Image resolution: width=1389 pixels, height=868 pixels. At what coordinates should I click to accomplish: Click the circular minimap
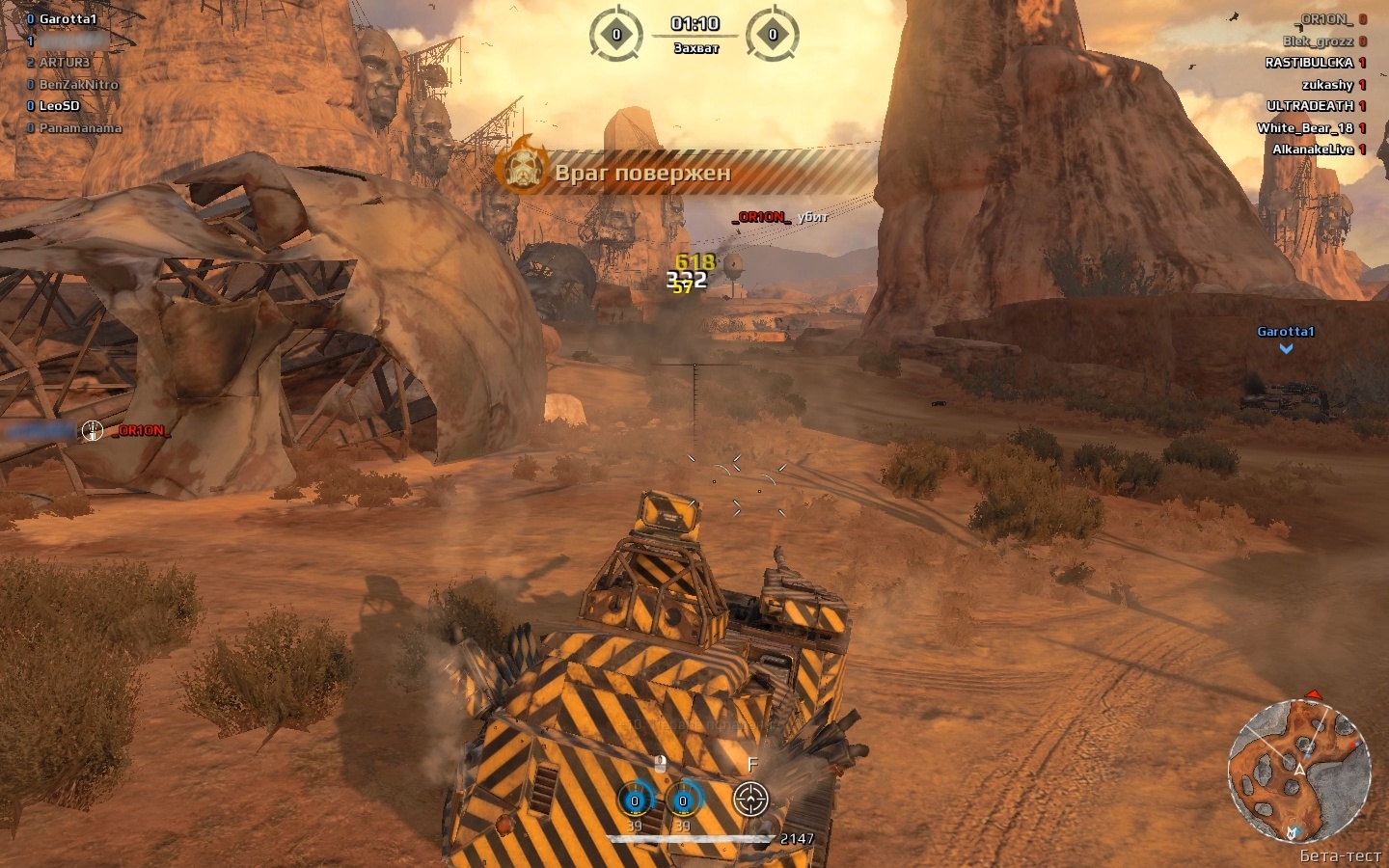1298,770
